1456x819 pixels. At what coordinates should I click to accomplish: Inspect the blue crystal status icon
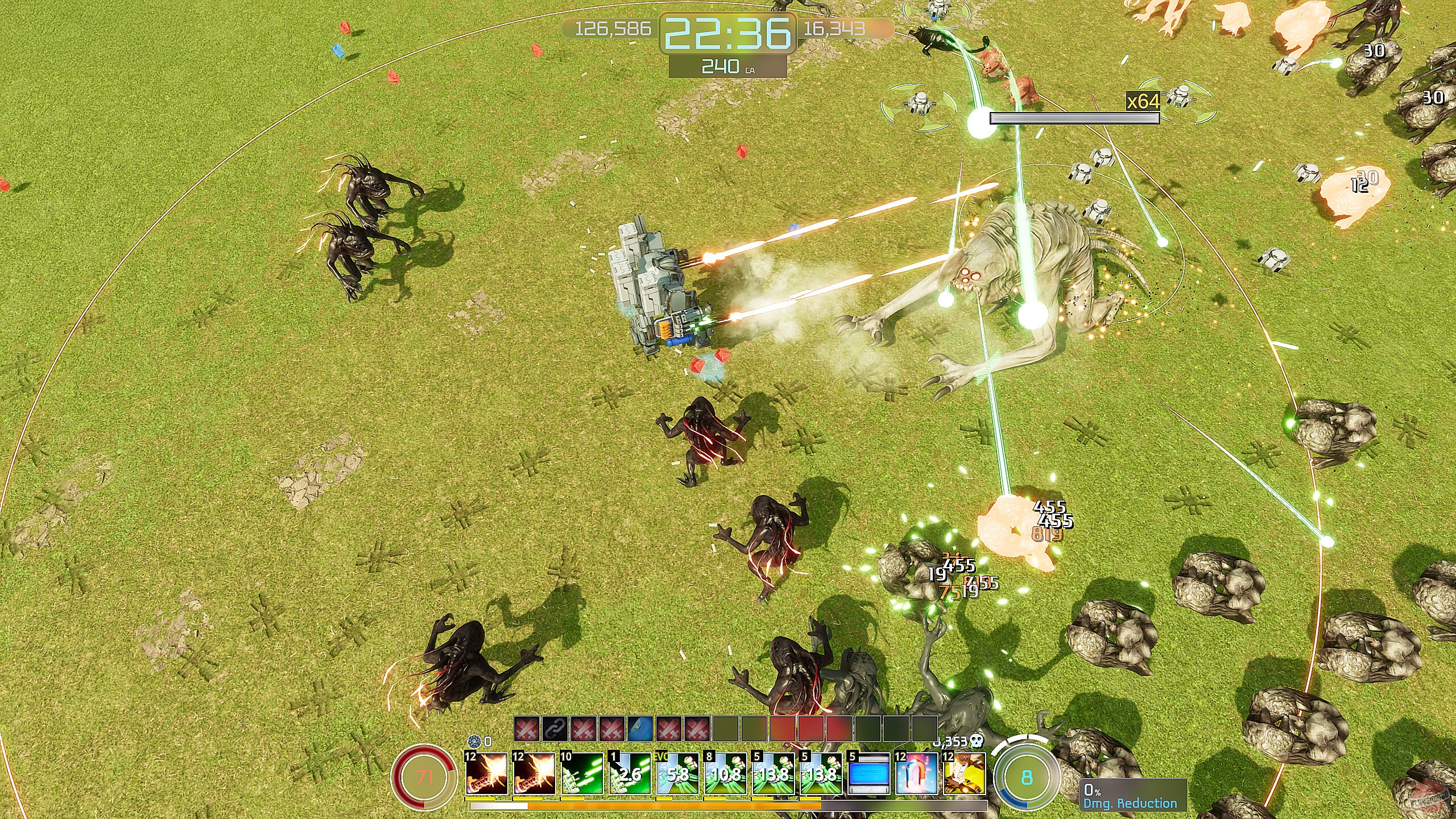pyautogui.click(x=640, y=729)
